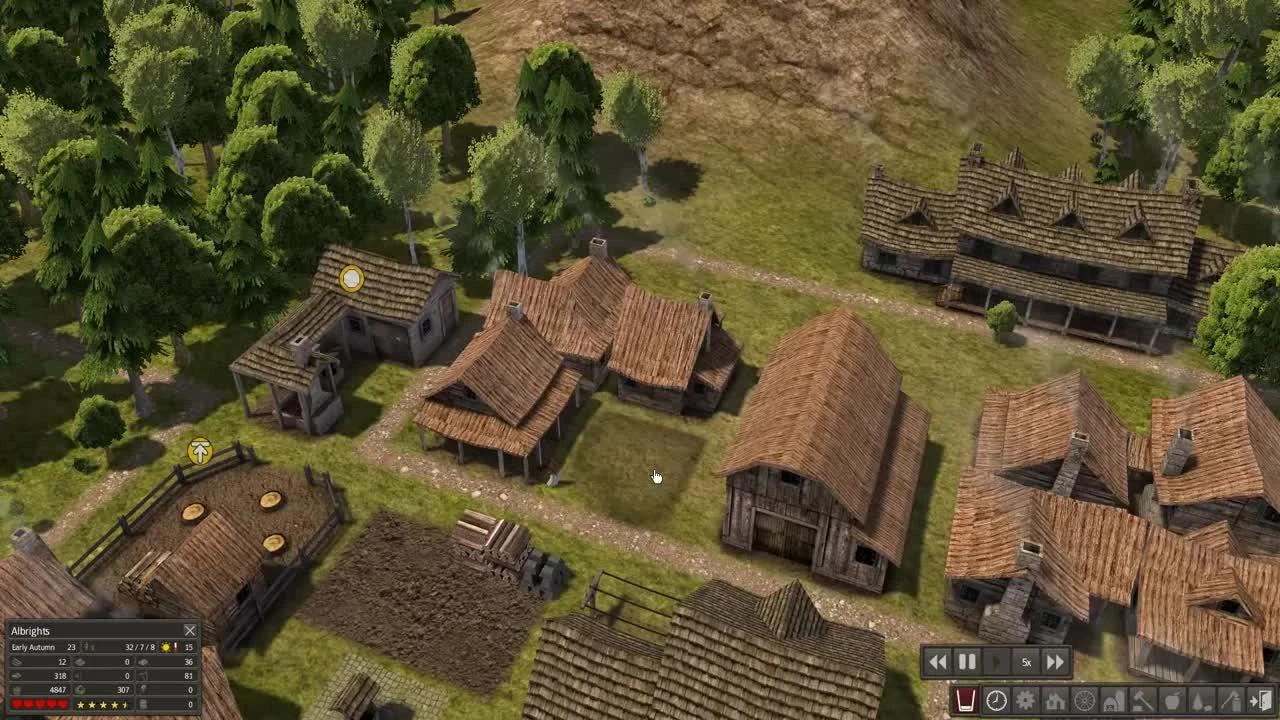Click the thermometer weather indicator
Viewport: 1280px width, 720px height.
(176, 648)
